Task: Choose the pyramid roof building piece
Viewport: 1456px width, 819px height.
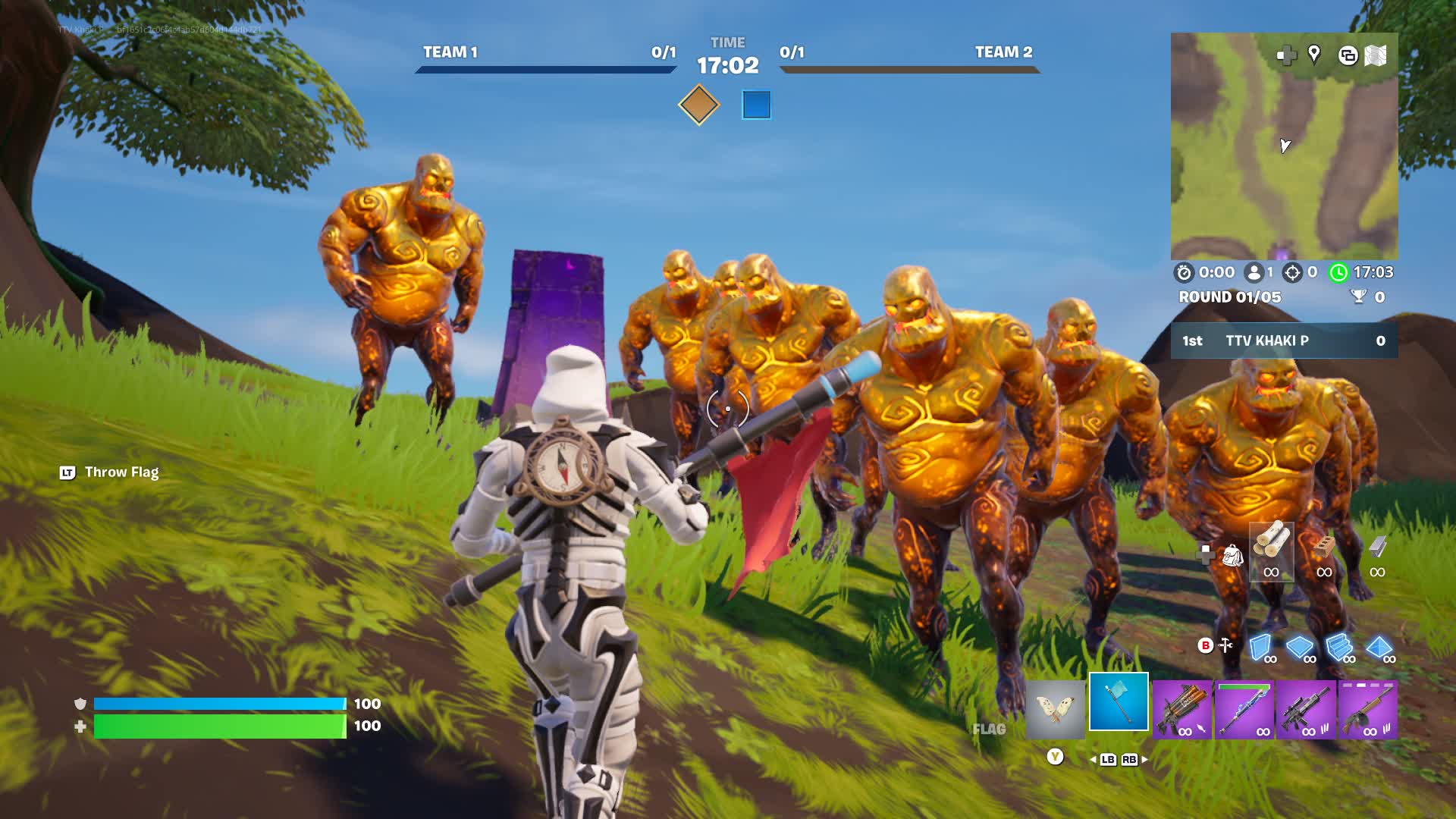Action: coord(1379,648)
